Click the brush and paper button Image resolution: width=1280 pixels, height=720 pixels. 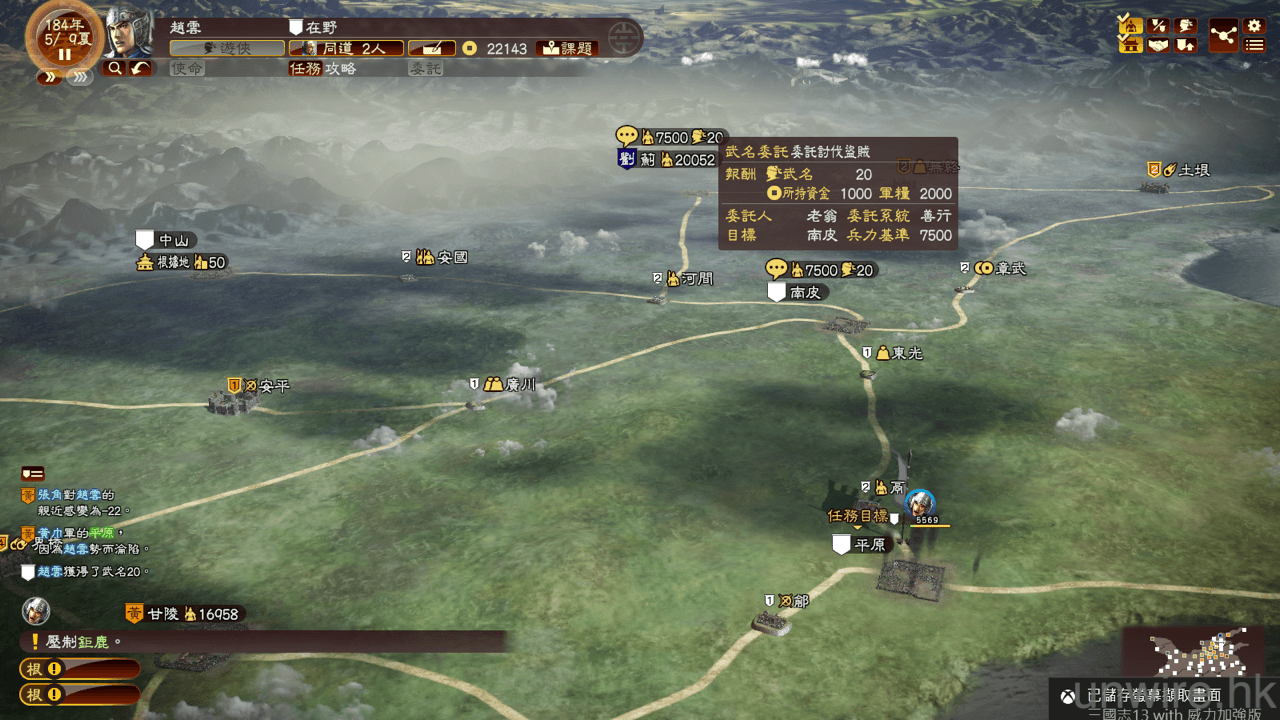pyautogui.click(x=431, y=48)
